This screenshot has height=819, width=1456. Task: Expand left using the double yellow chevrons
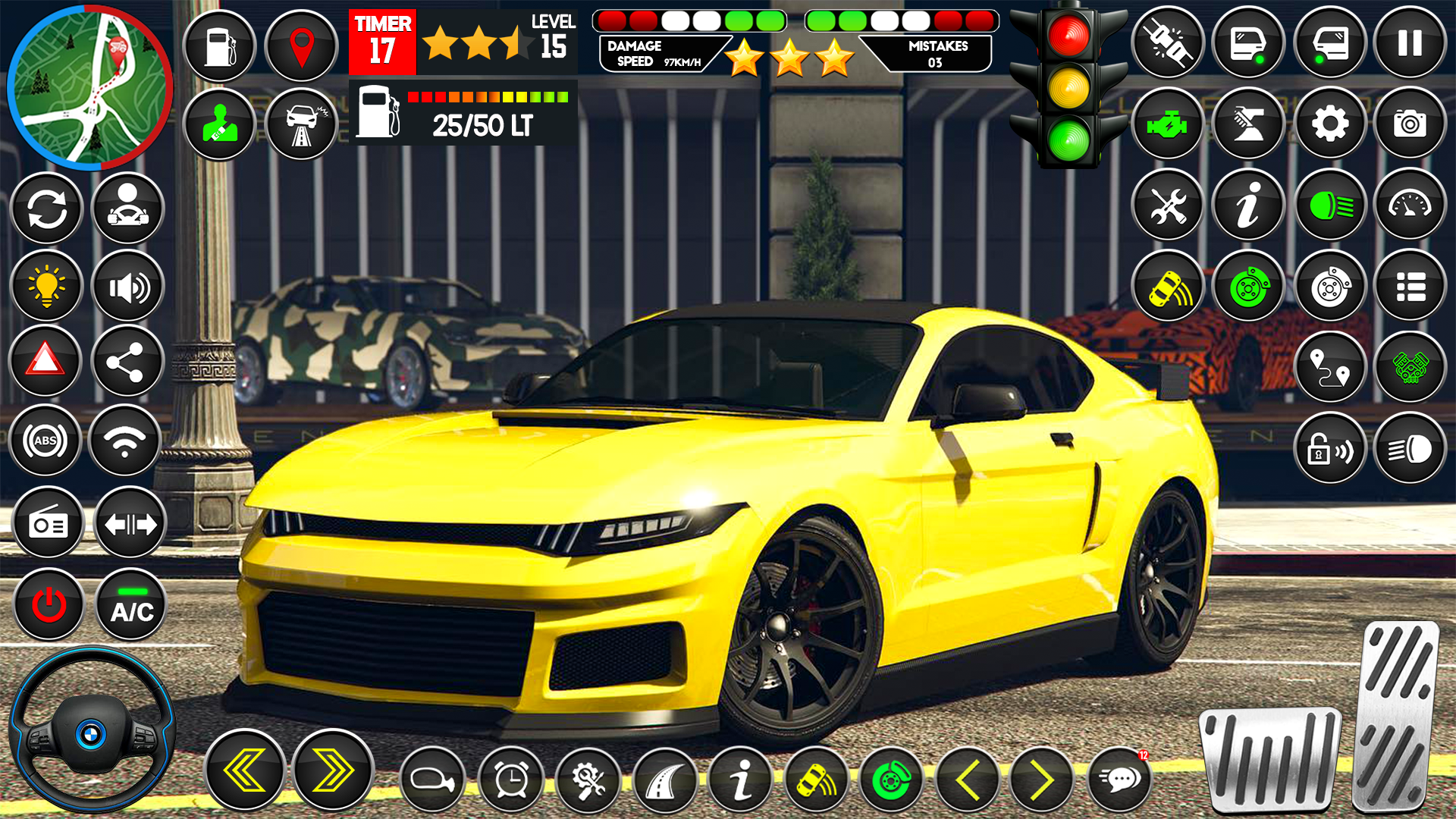243,768
